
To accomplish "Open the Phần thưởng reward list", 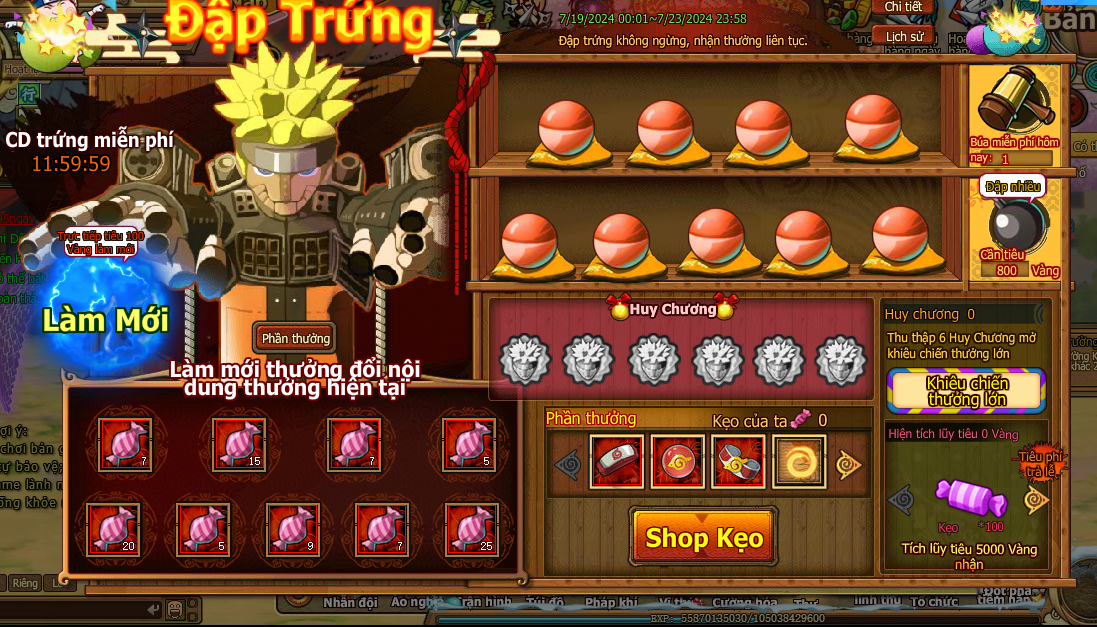I will pos(295,337).
